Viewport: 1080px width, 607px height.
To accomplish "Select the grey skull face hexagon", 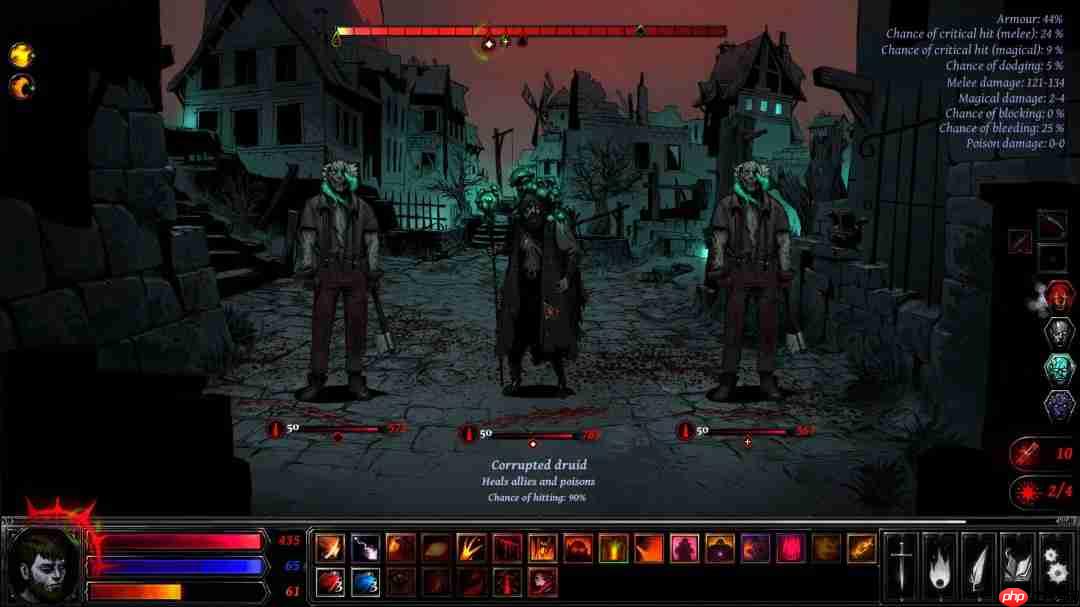I will click(x=1059, y=333).
